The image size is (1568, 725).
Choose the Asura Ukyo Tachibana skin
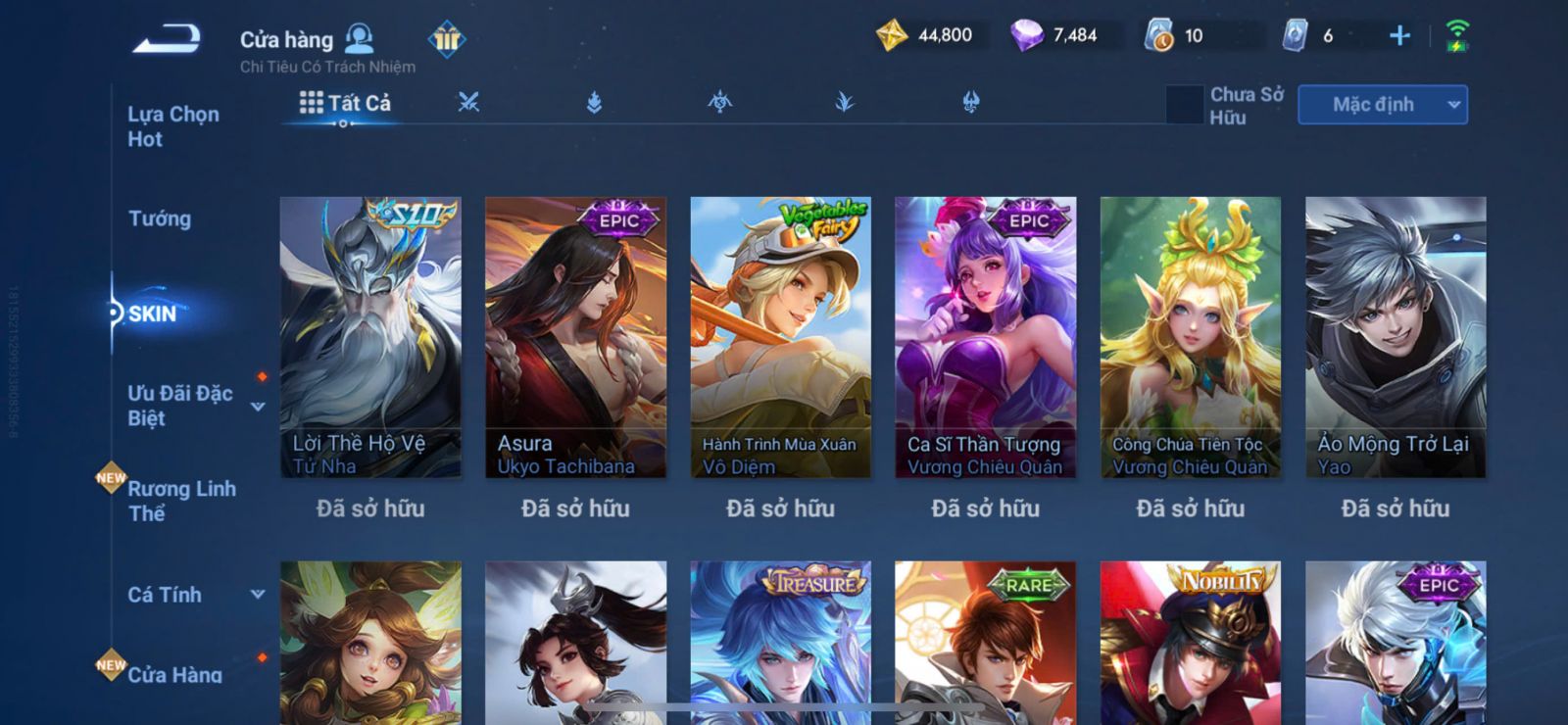(575, 337)
